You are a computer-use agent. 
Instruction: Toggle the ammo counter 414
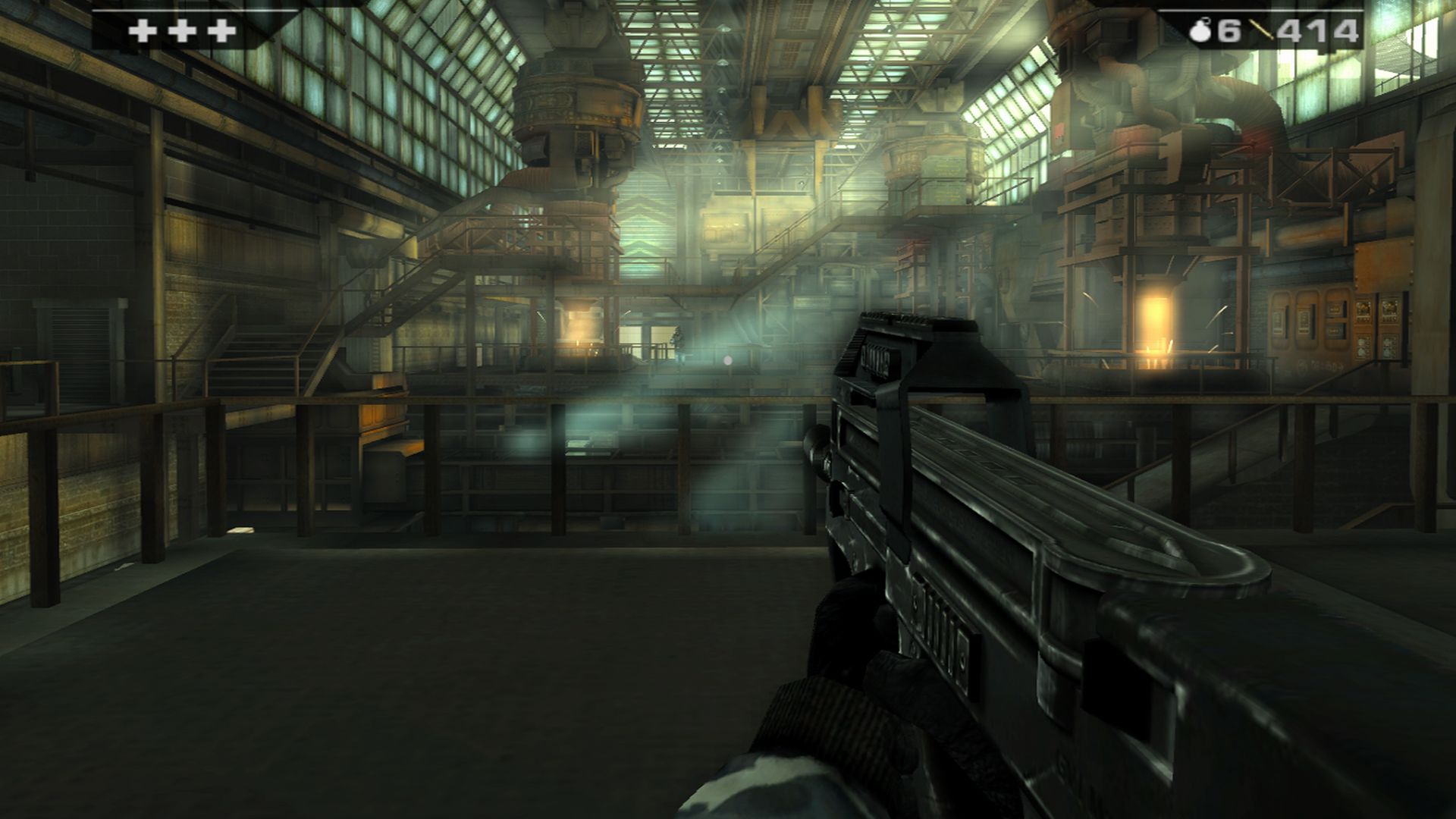point(1319,30)
